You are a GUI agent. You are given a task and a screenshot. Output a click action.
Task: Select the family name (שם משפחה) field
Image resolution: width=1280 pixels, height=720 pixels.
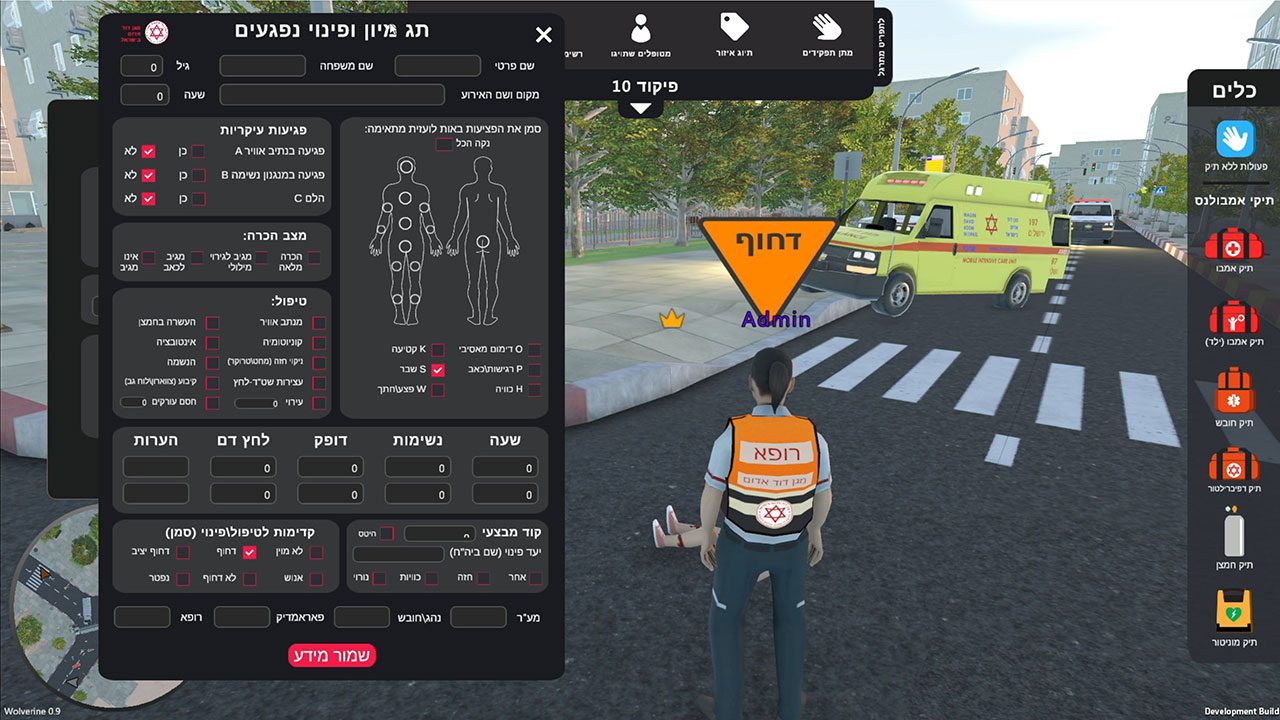[262, 66]
